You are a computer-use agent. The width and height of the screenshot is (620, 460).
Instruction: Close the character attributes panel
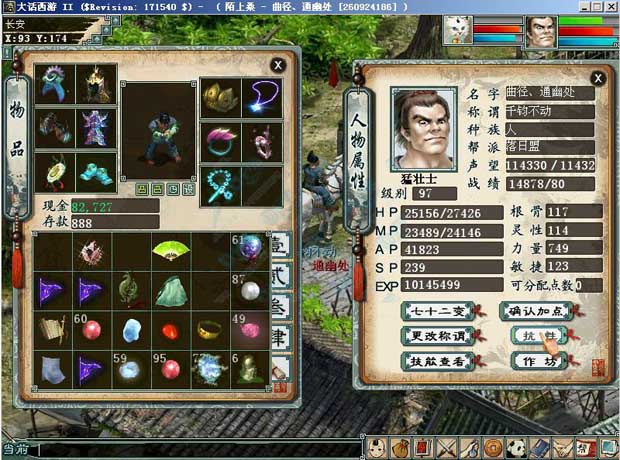[x=597, y=77]
